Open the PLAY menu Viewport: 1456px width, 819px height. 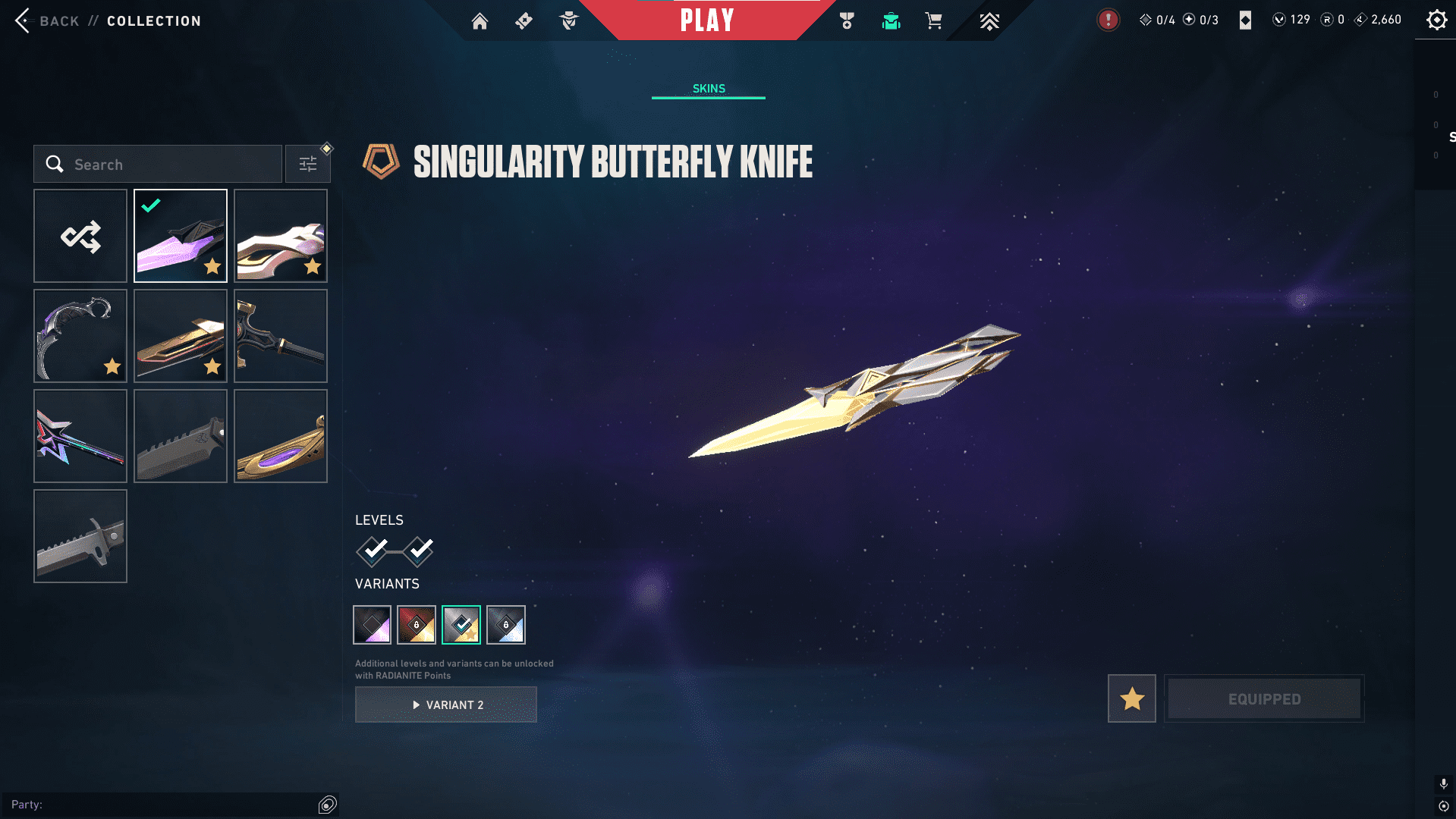707,20
